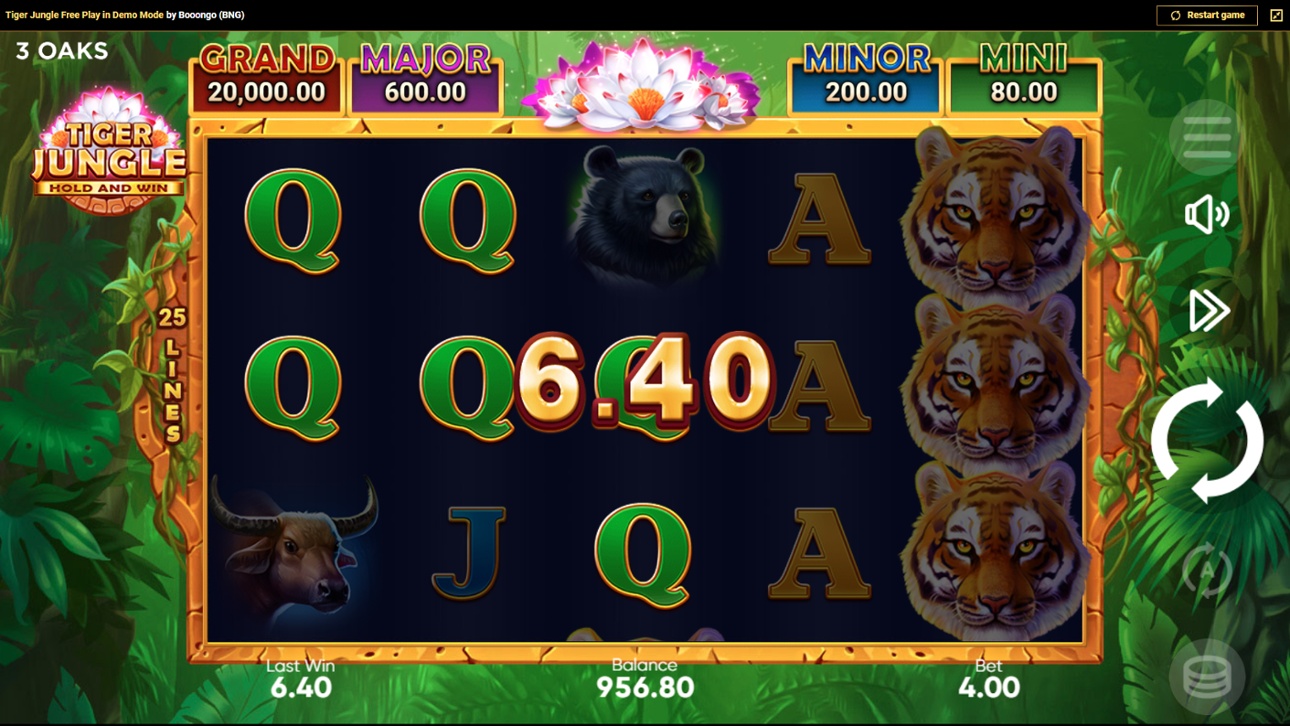This screenshot has width=1290, height=726.
Task: Select the MINI 80.00 jackpot display
Action: pyautogui.click(x=1022, y=75)
